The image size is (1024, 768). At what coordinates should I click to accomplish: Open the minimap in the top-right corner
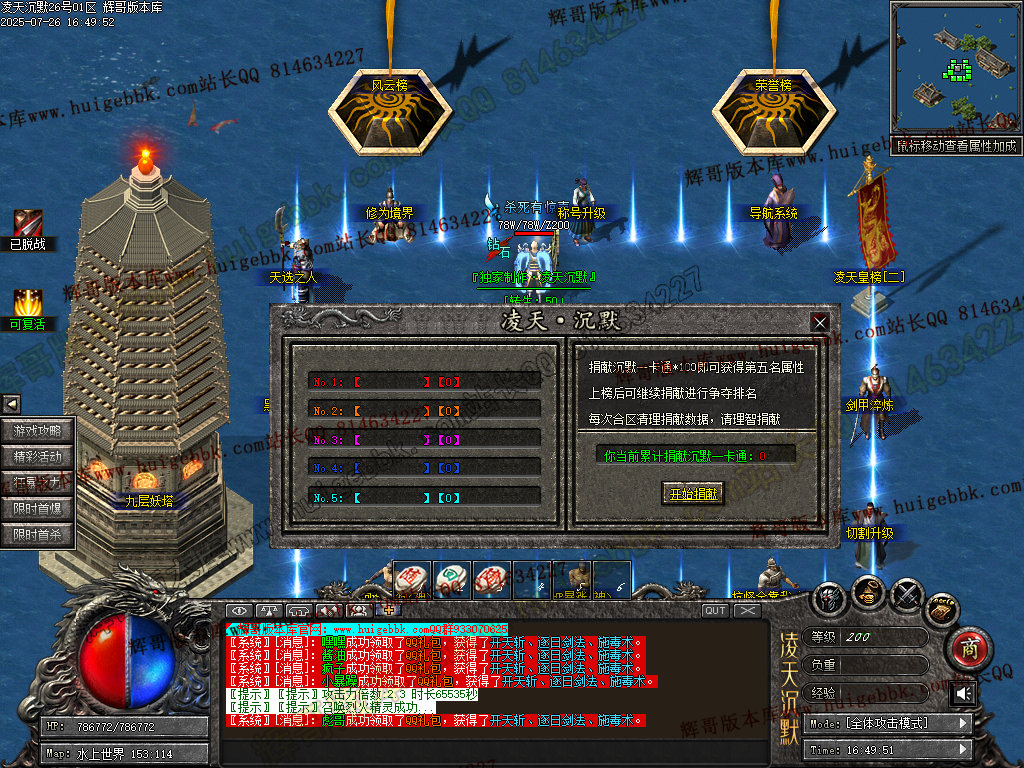tap(954, 68)
